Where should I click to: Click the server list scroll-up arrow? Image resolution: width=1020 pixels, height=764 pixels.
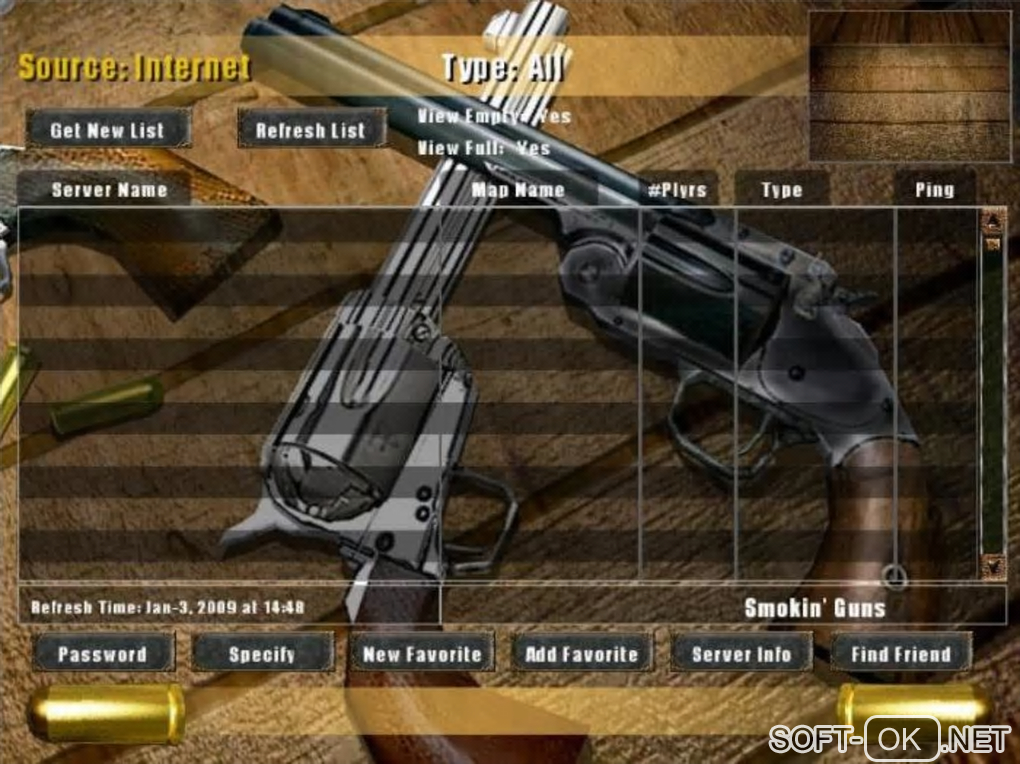click(993, 220)
